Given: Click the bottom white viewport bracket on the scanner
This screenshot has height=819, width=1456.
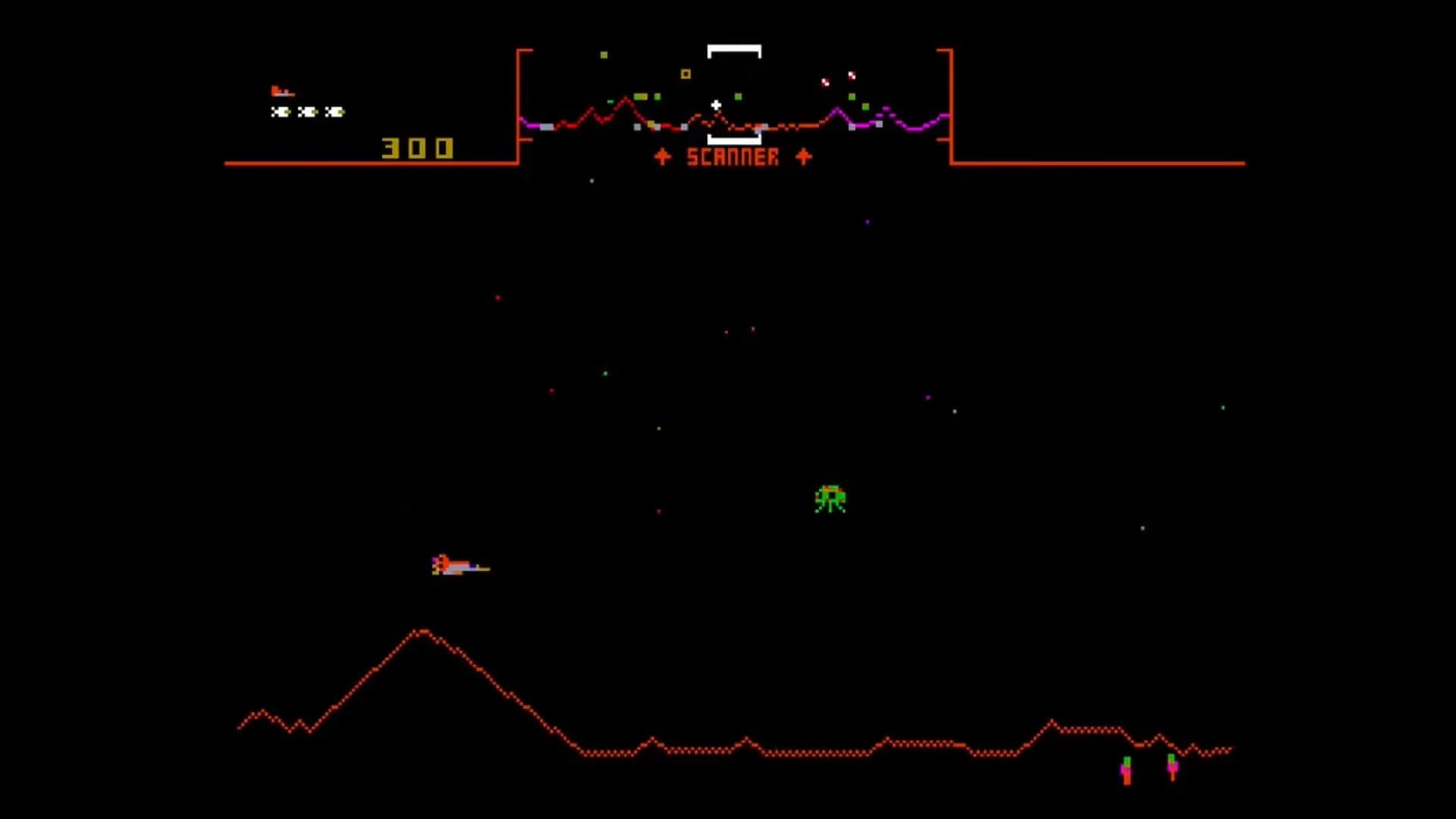Looking at the screenshot, I should [x=732, y=139].
